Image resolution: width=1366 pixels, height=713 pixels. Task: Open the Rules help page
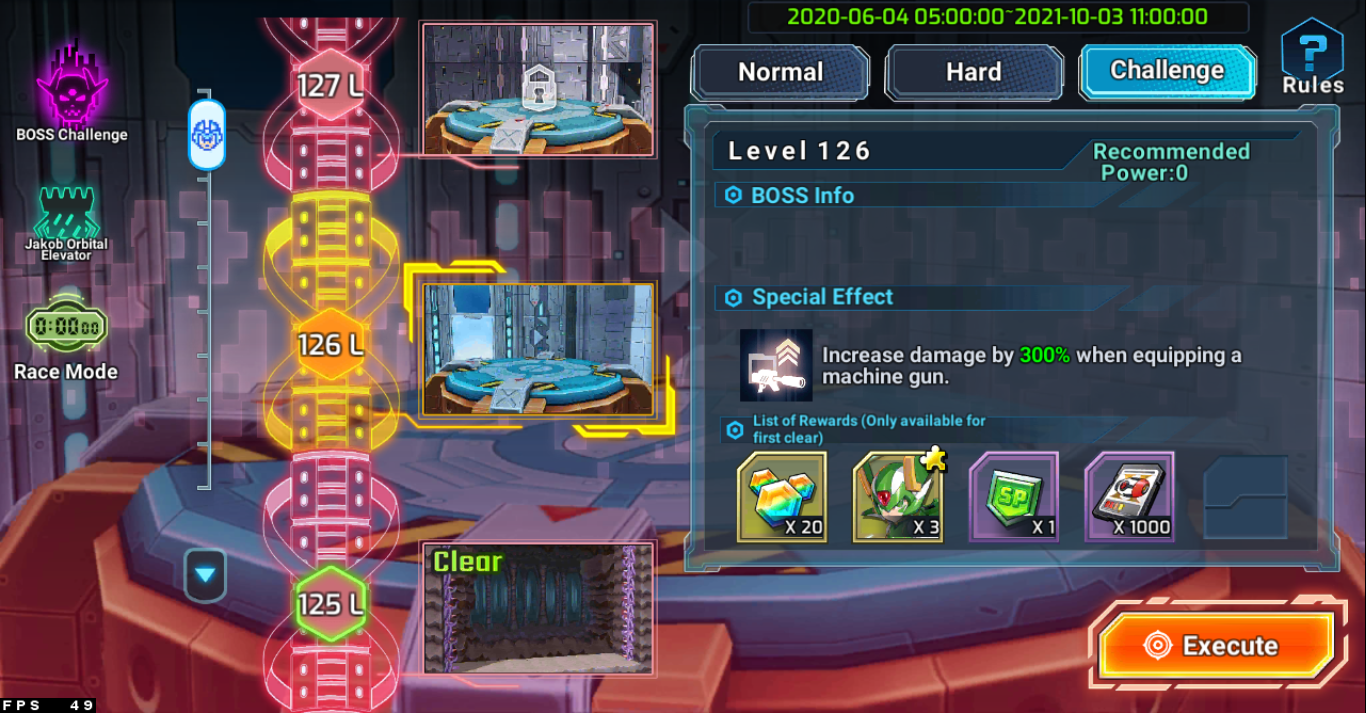1312,58
